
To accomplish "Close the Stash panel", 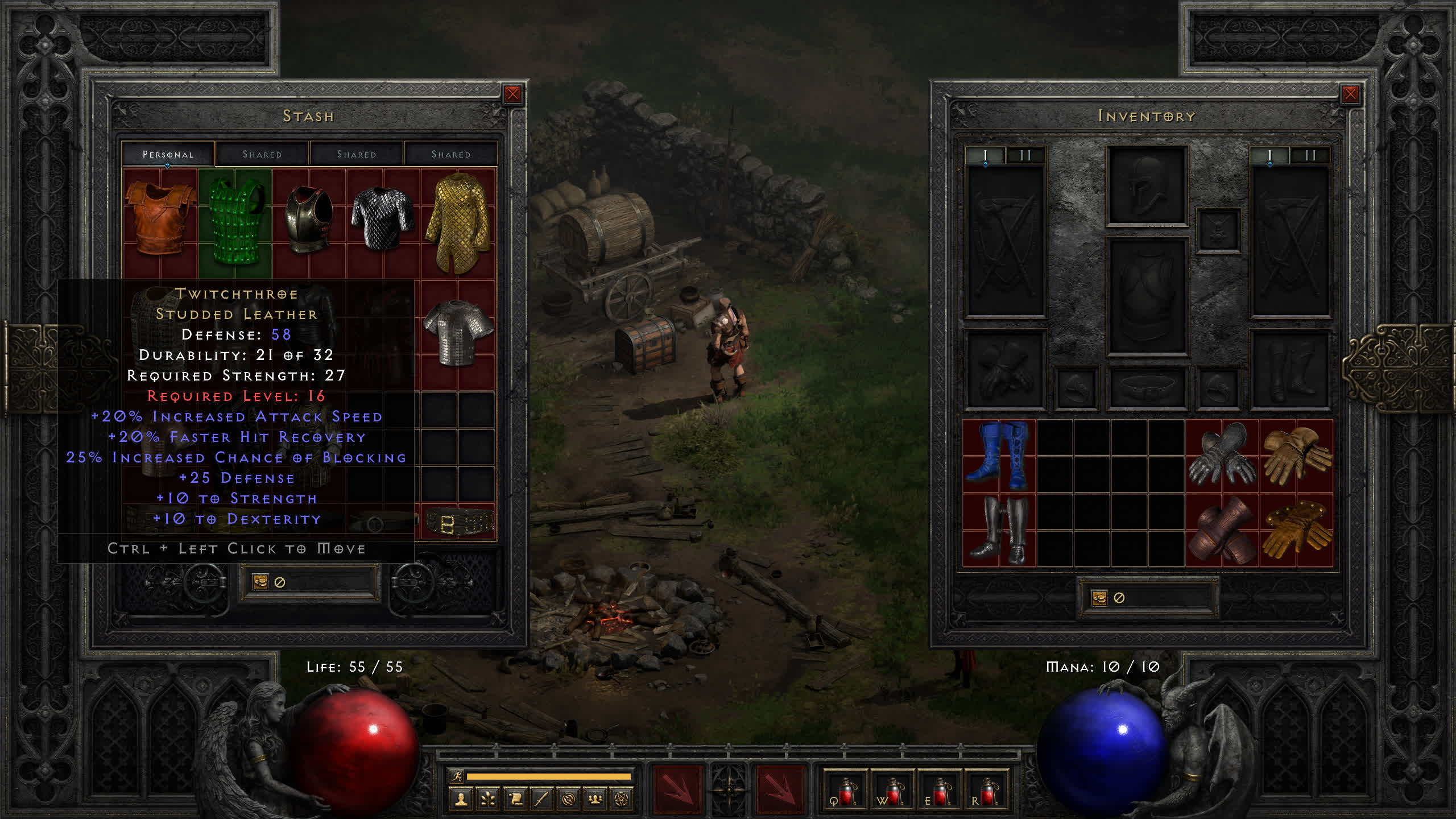I will coord(512,94).
